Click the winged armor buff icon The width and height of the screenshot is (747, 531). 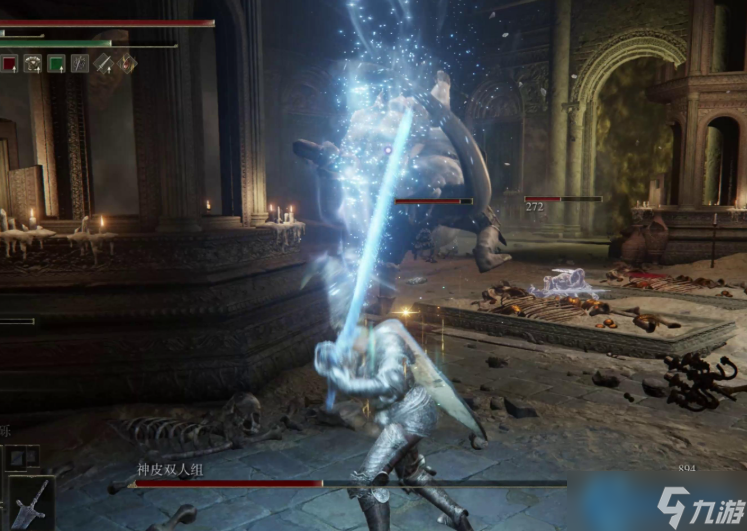pyautogui.click(x=33, y=63)
